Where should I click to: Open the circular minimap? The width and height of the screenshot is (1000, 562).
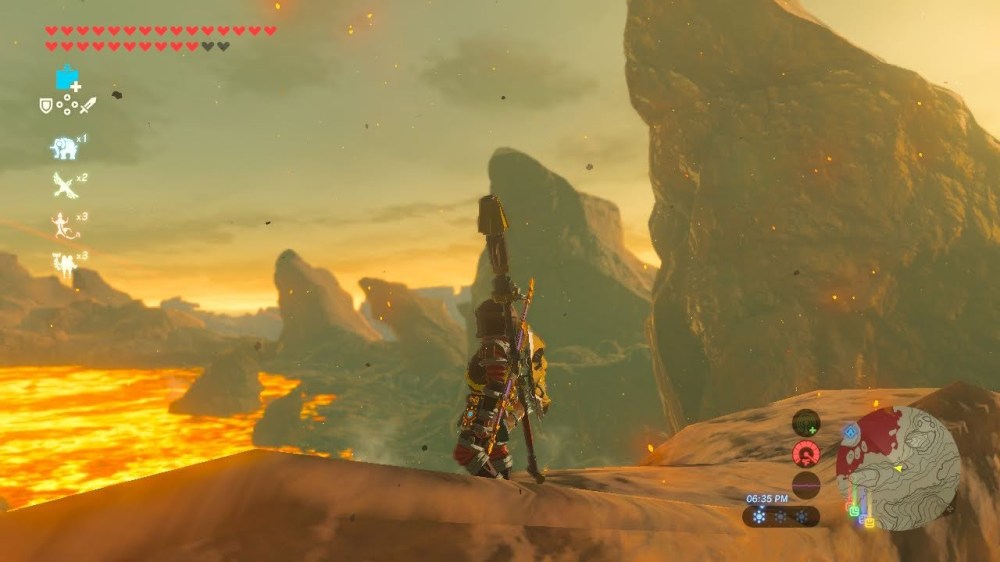pos(898,467)
